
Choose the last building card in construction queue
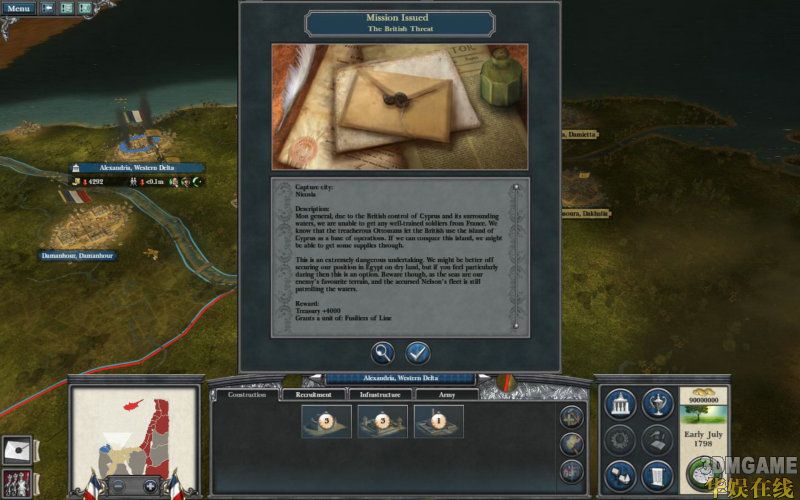click(438, 421)
